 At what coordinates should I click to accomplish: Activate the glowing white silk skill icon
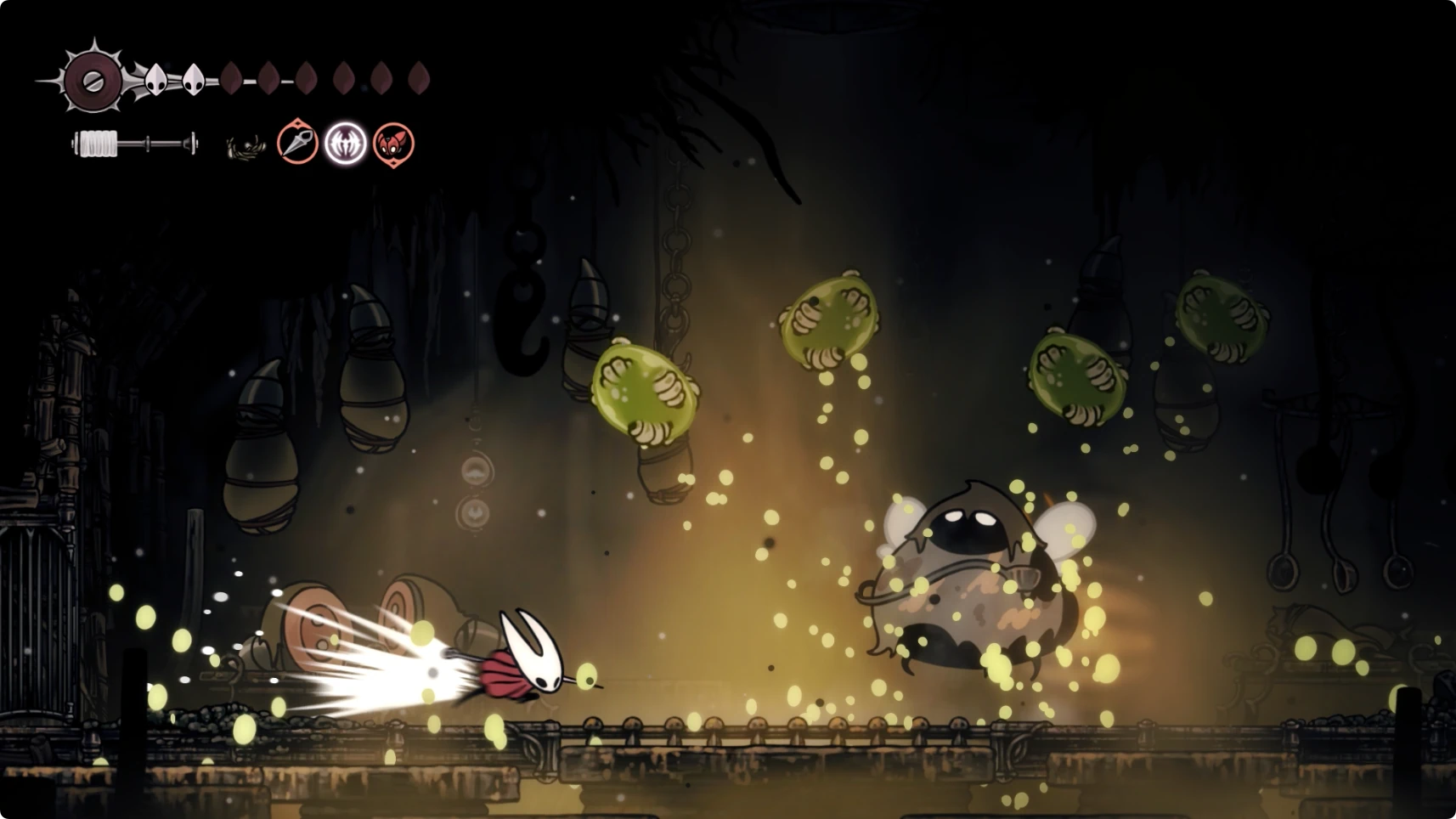pos(346,143)
